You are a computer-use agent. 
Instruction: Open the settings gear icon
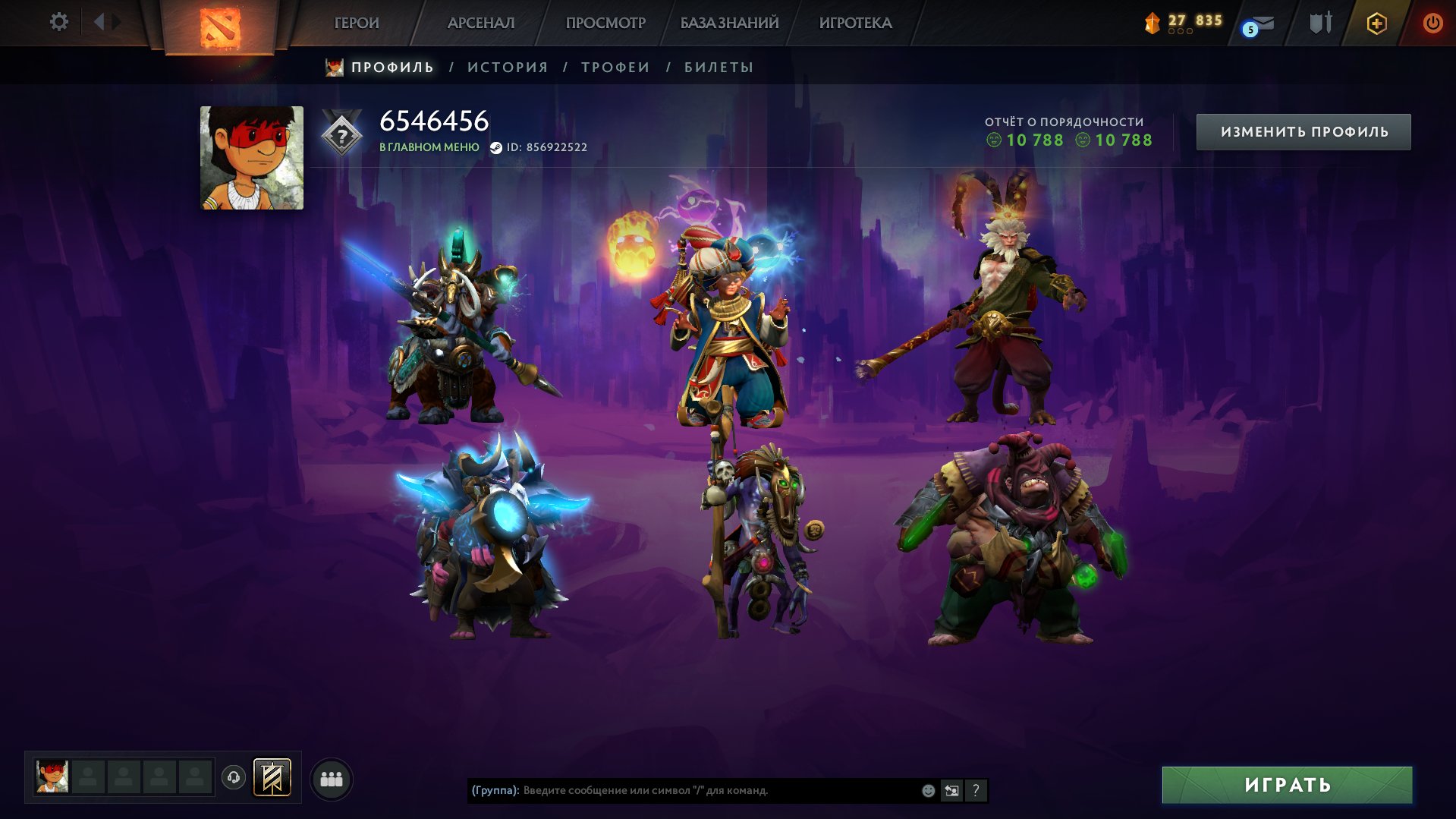coord(59,22)
